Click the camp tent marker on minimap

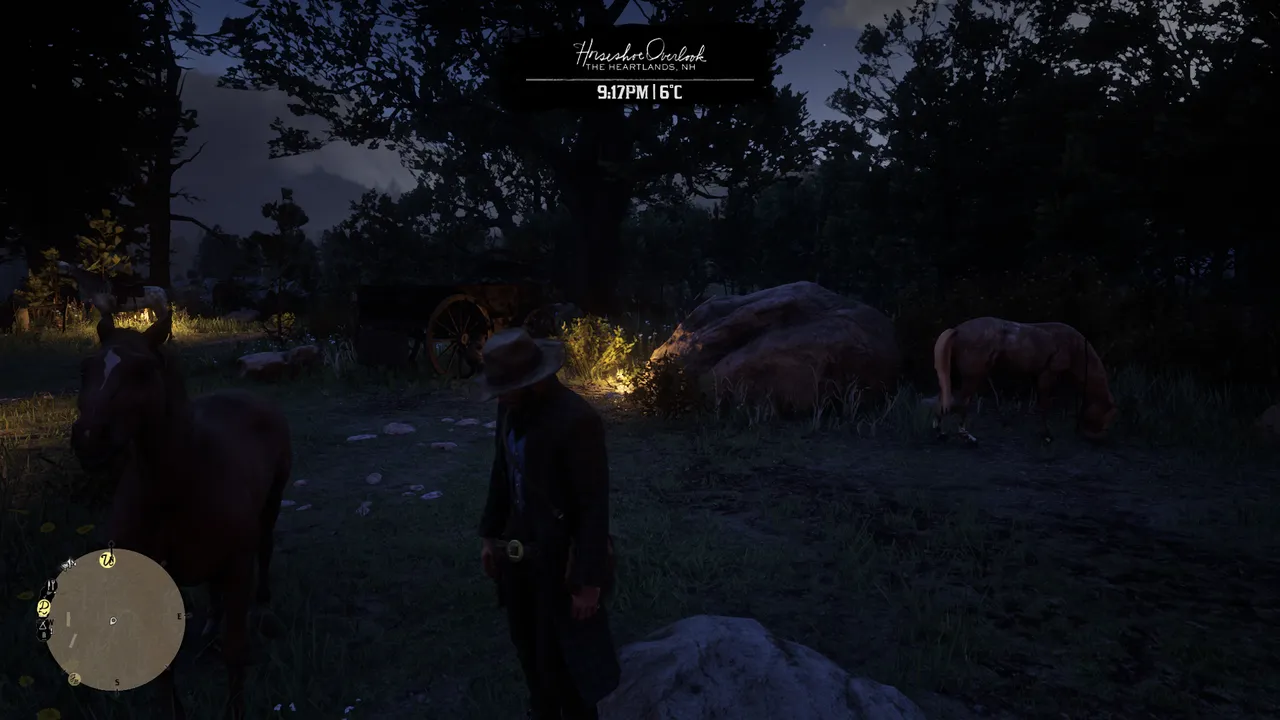(43, 626)
